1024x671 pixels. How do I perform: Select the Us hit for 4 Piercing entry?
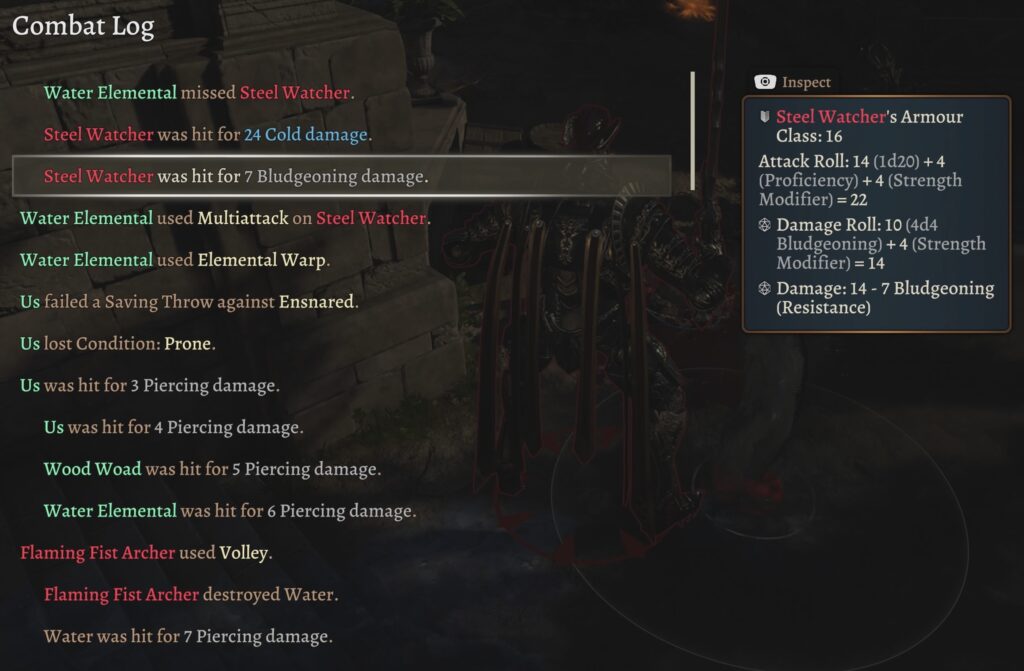(173, 428)
